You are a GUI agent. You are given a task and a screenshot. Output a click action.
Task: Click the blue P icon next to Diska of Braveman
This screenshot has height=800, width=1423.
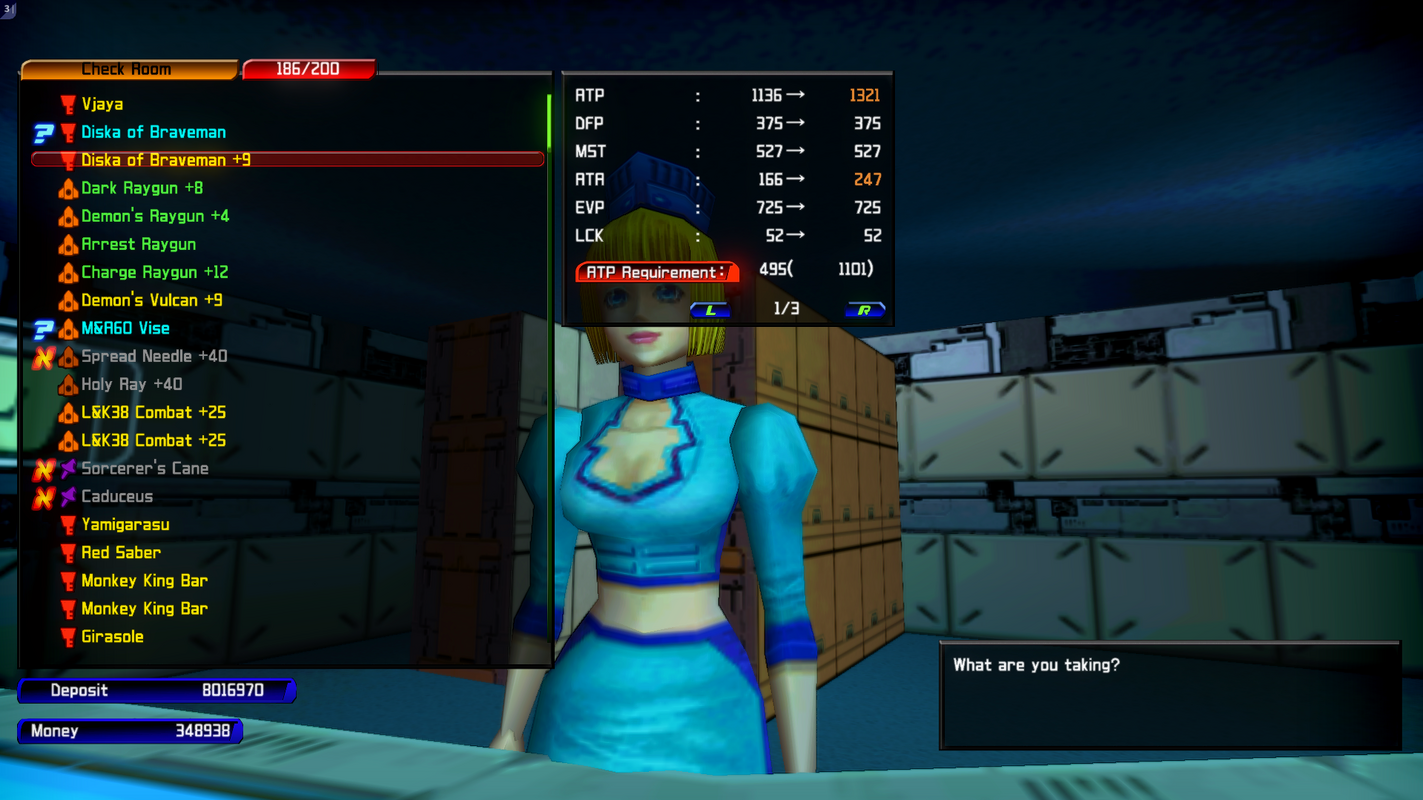coord(44,132)
